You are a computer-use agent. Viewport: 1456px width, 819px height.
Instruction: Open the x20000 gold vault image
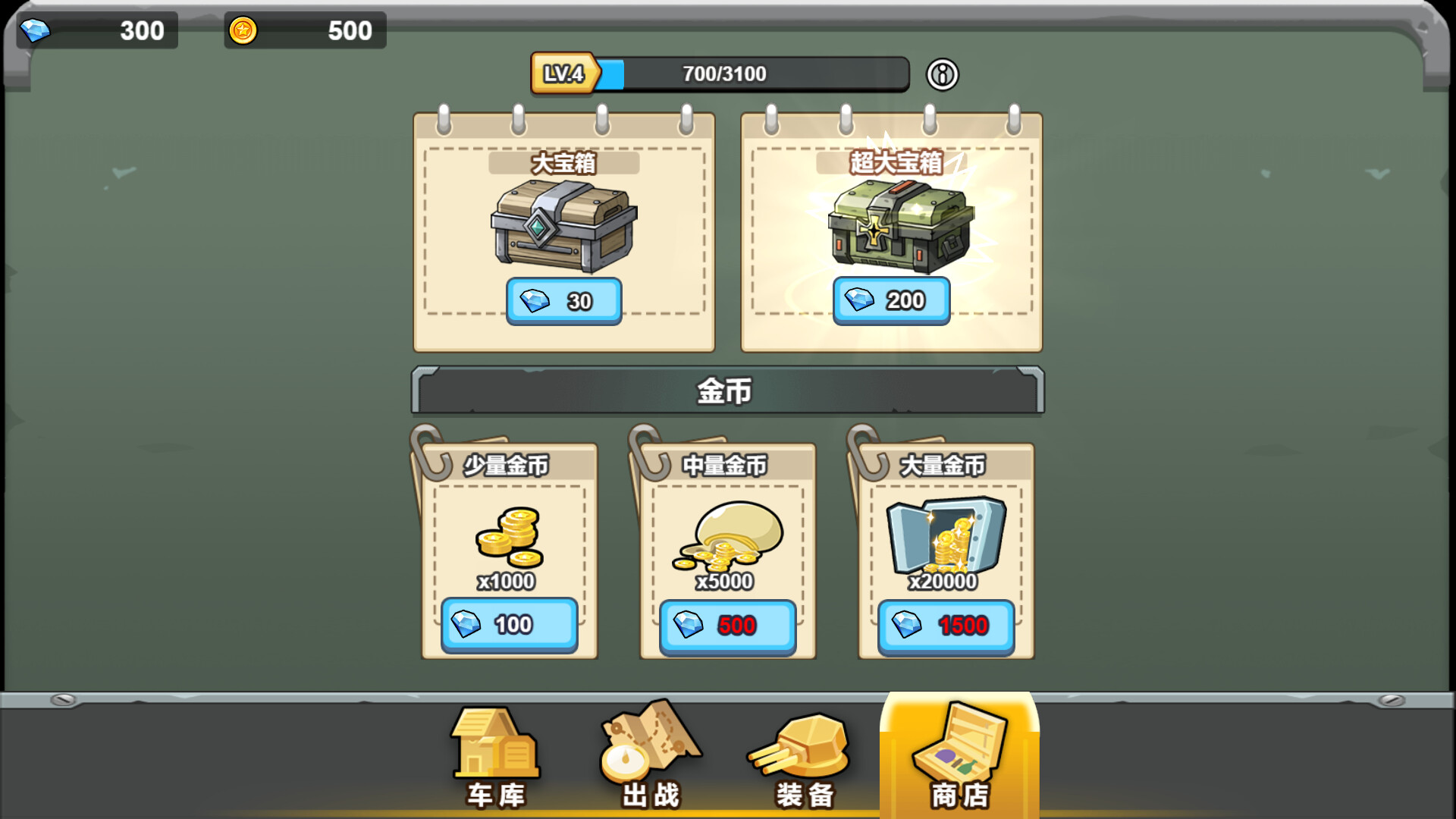(946, 535)
